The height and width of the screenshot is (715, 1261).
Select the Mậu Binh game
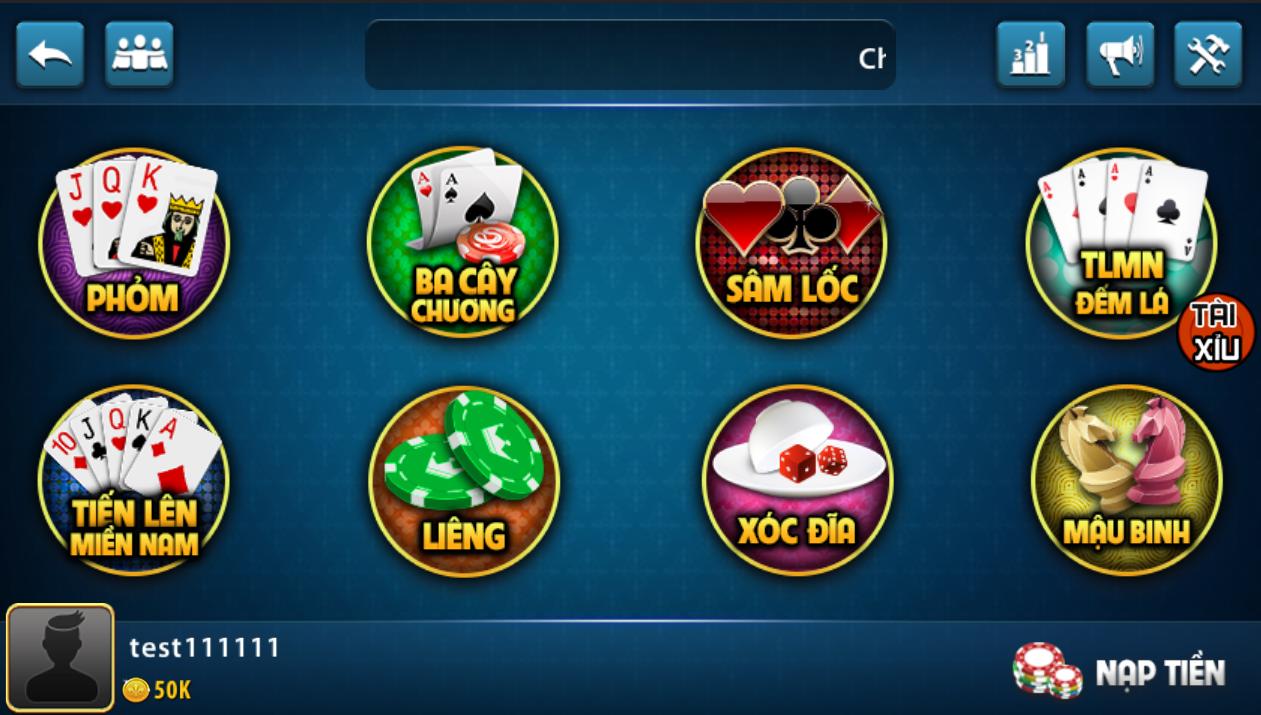coord(1126,480)
